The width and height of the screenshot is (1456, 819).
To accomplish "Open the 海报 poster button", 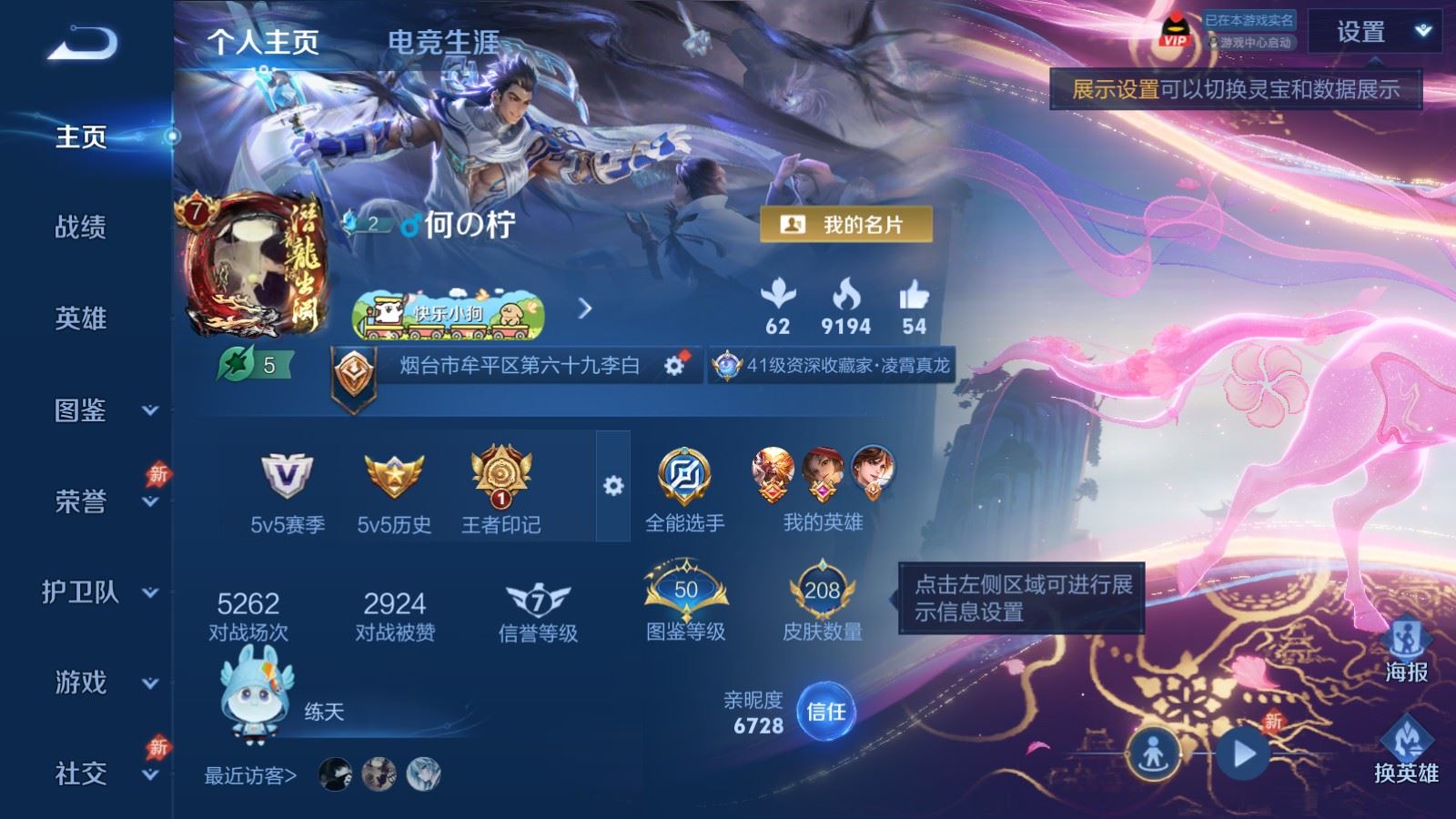I will pyautogui.click(x=1406, y=649).
